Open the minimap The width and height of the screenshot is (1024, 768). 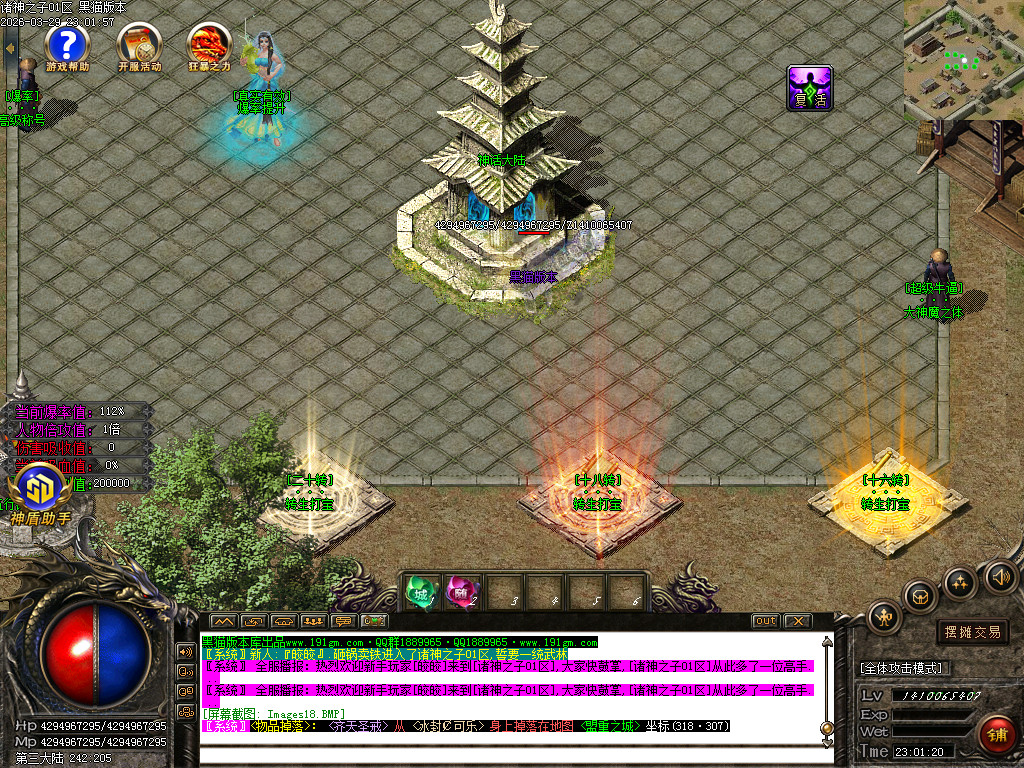pos(963,59)
